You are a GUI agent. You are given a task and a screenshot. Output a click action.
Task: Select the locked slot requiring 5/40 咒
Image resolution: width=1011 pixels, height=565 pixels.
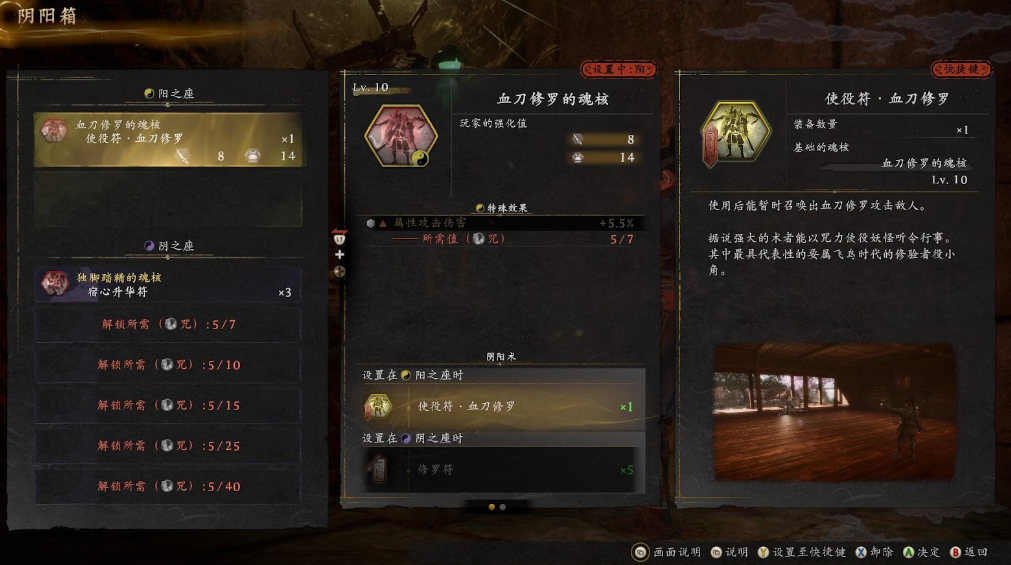pos(168,487)
